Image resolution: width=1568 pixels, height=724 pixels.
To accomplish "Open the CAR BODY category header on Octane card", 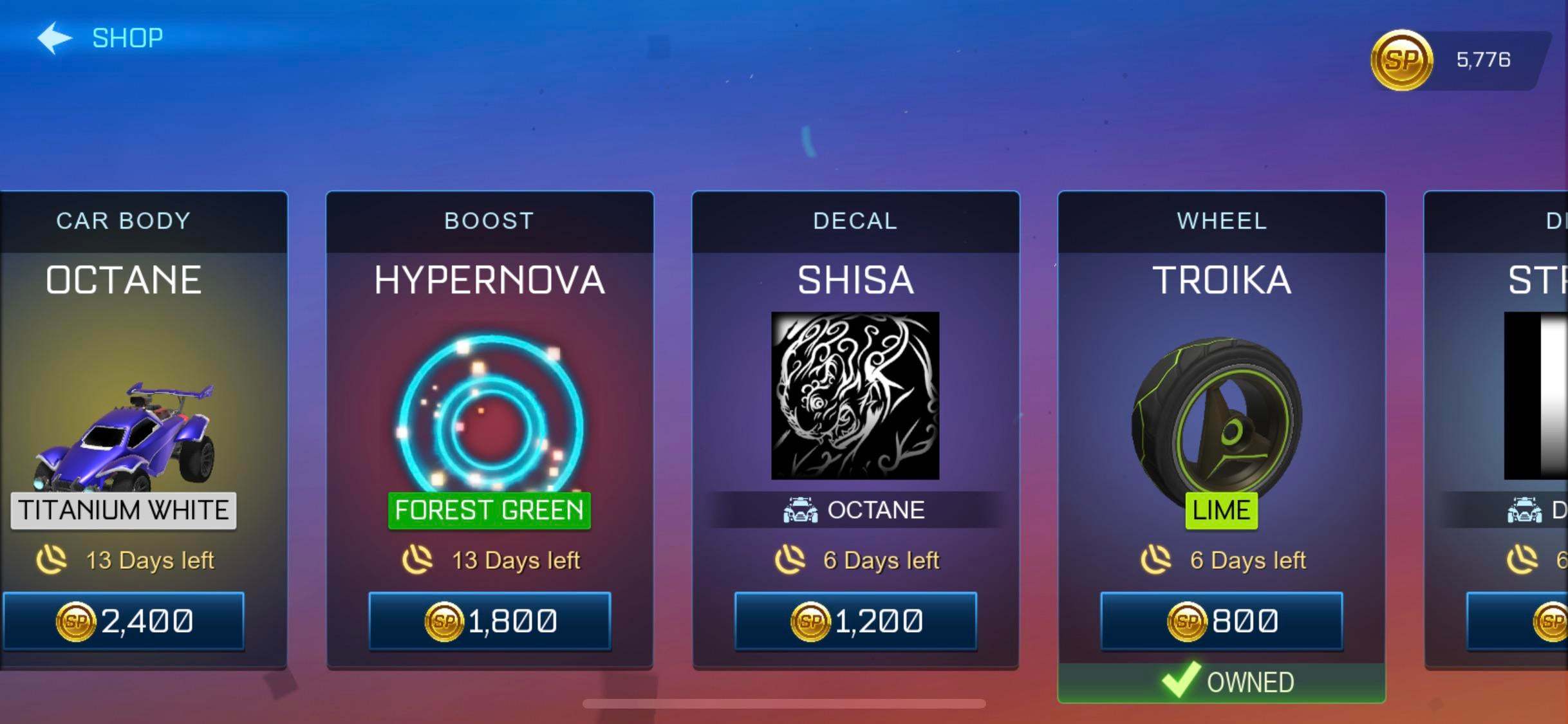I will click(123, 221).
